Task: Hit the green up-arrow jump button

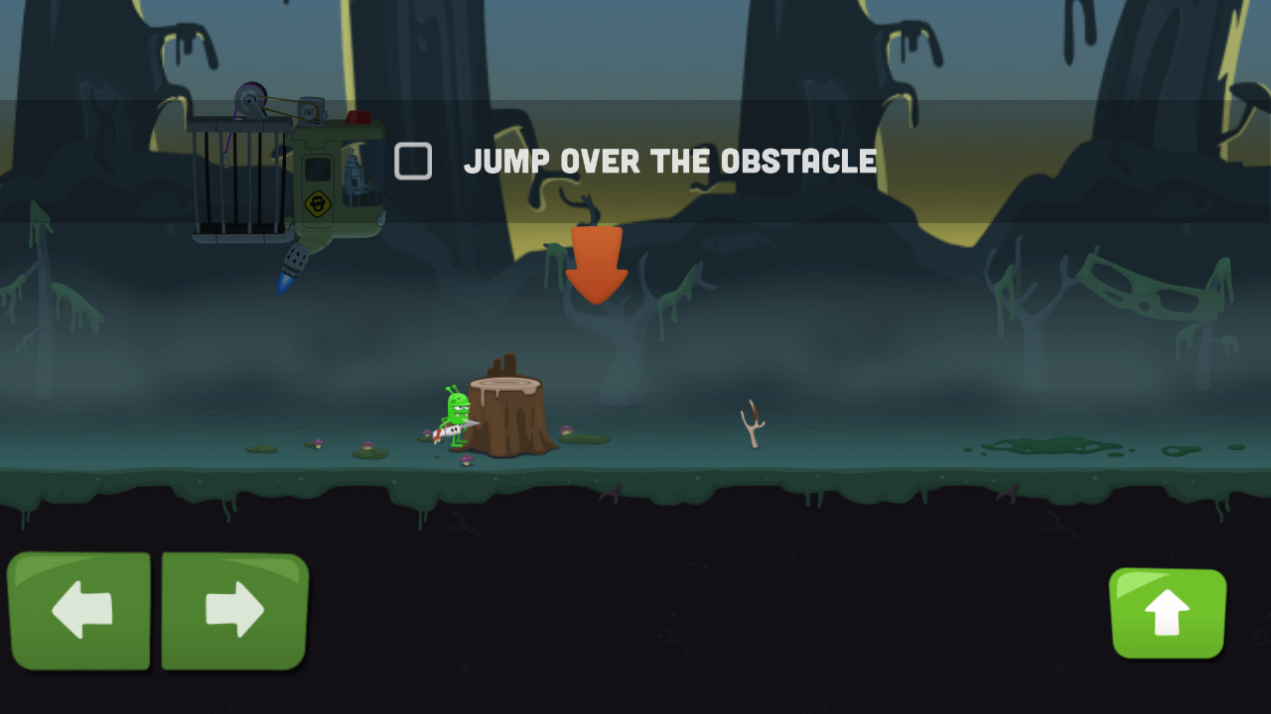Action: (x=1167, y=613)
